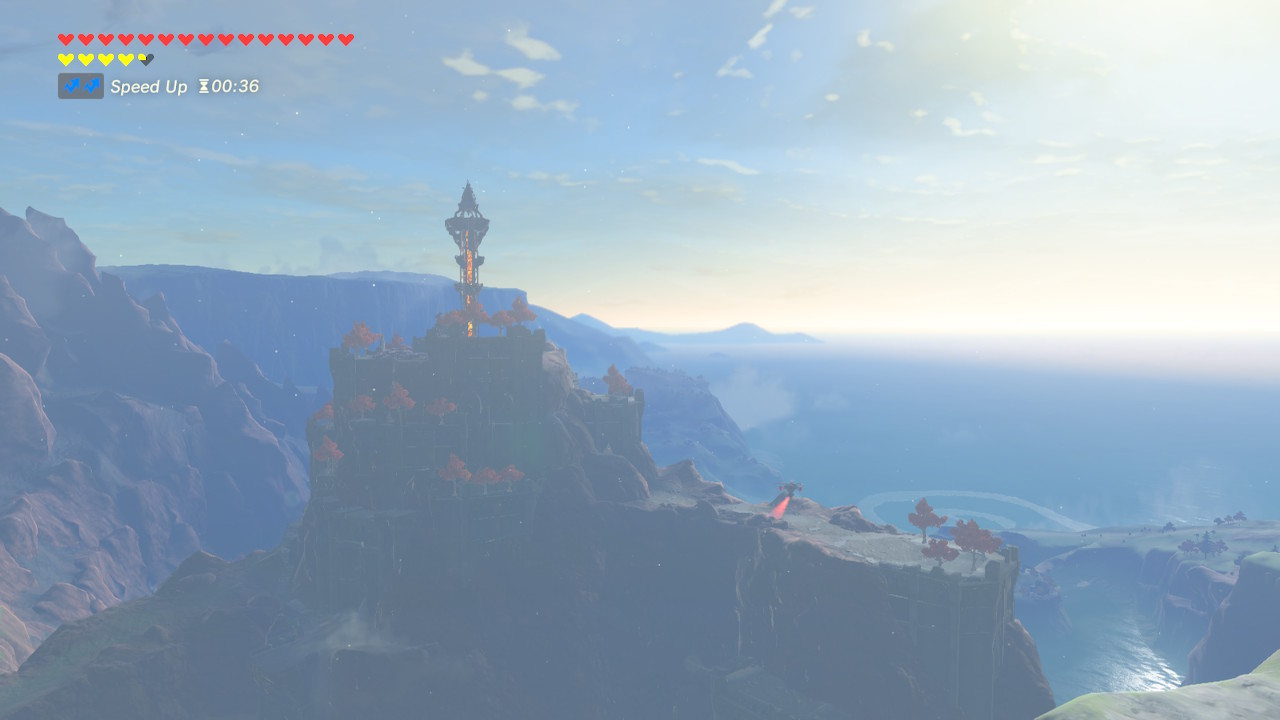The width and height of the screenshot is (1280, 720).
Task: Click the Speed Up status effect icon
Action: [x=80, y=86]
